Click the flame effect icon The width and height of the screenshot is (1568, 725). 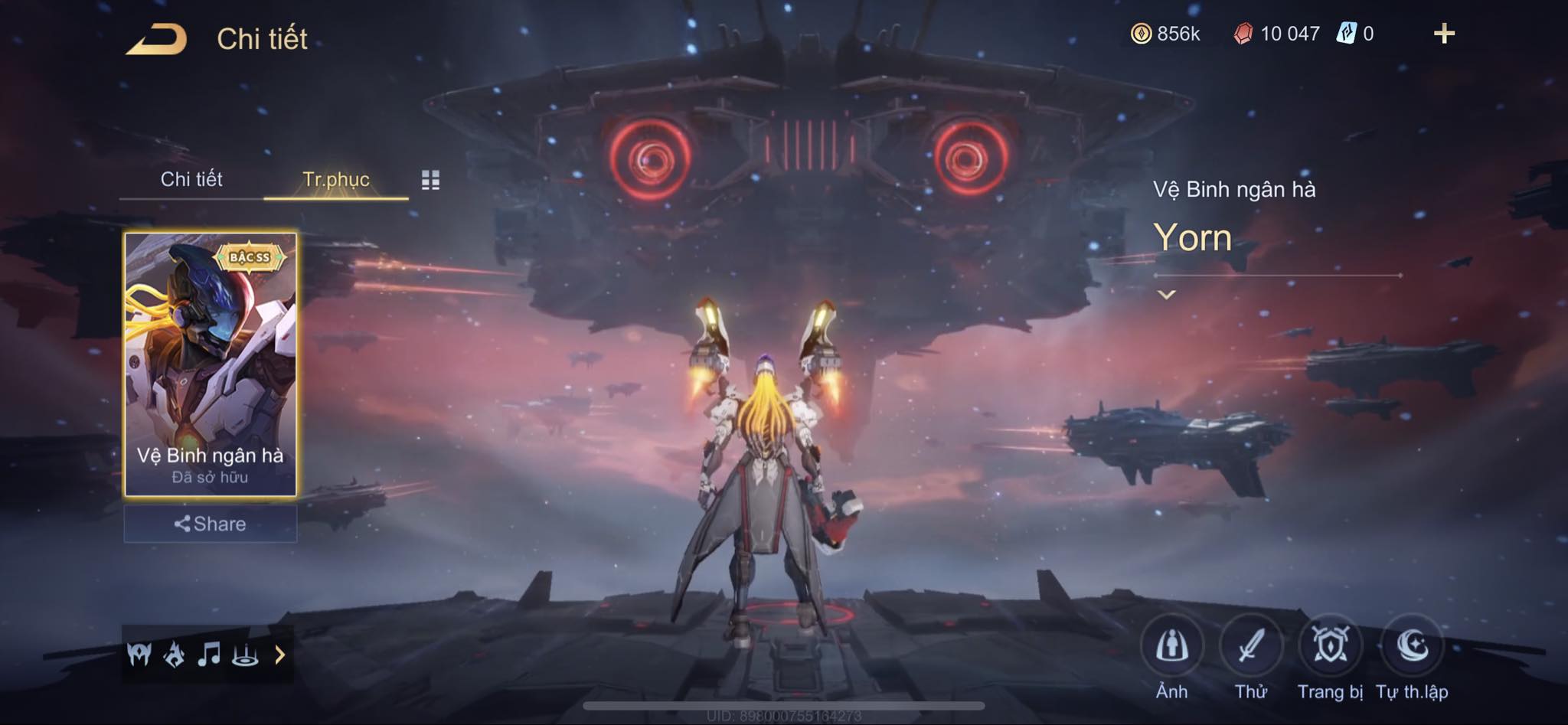[x=175, y=655]
